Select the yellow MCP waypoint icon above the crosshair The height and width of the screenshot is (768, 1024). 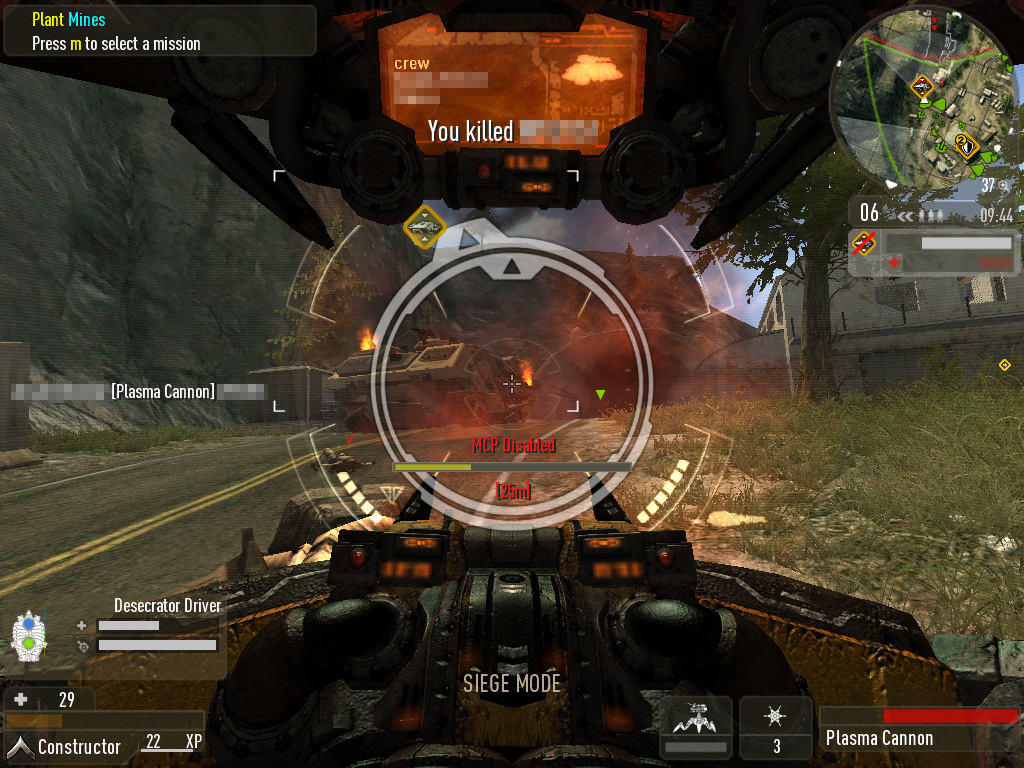click(x=424, y=227)
